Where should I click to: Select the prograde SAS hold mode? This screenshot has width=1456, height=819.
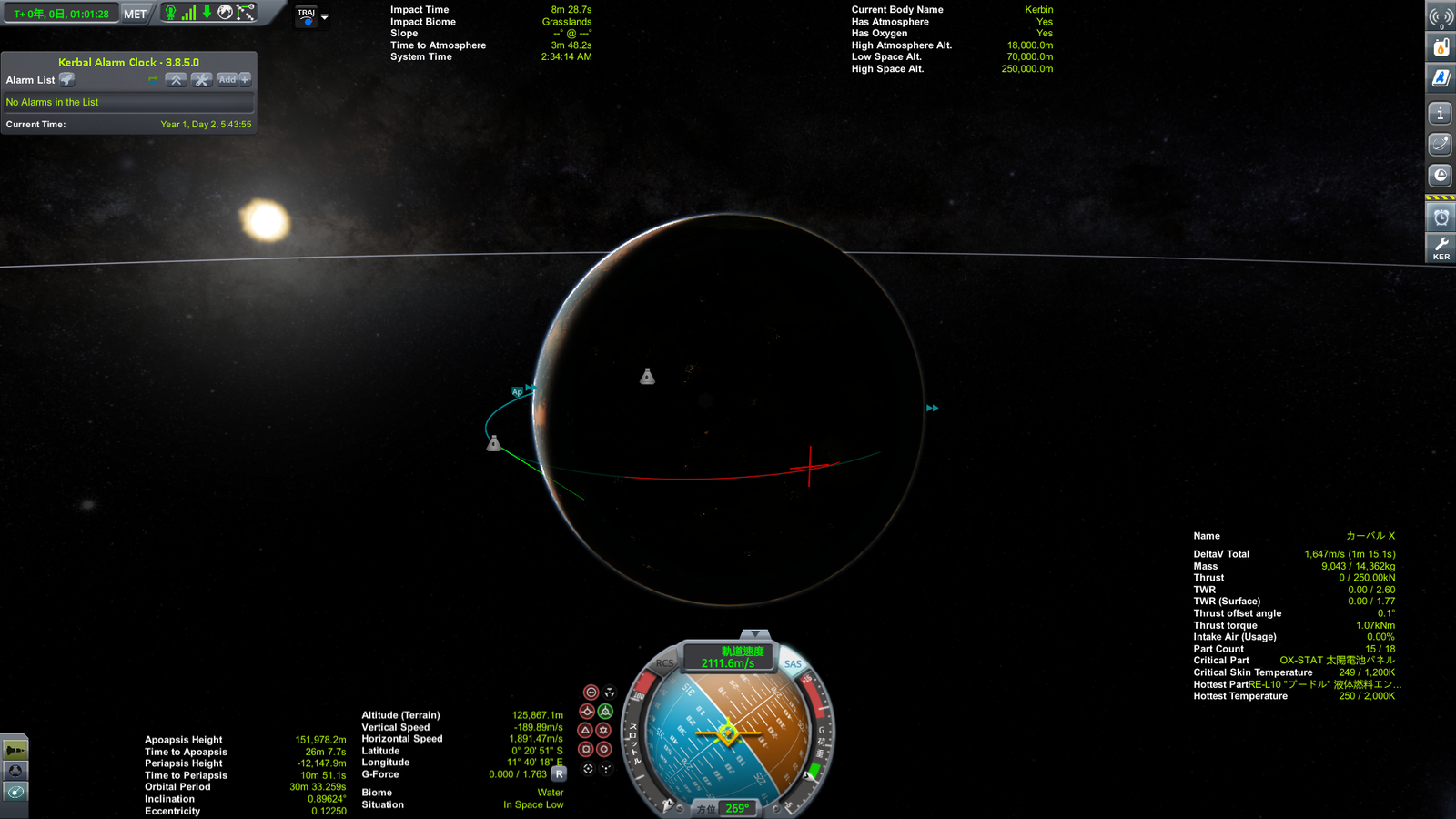(586, 712)
